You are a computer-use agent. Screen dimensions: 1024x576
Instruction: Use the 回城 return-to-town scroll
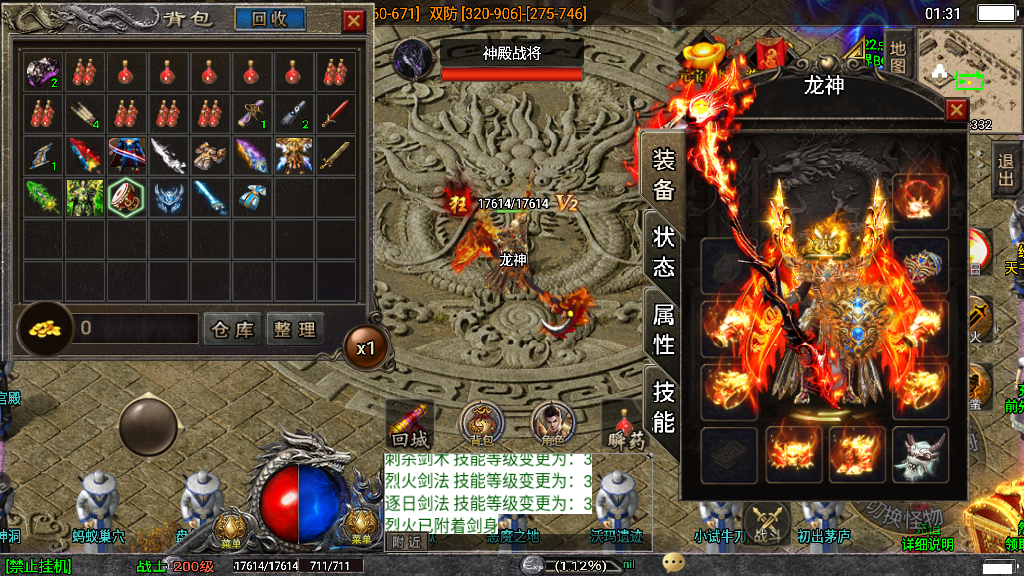[x=409, y=425]
